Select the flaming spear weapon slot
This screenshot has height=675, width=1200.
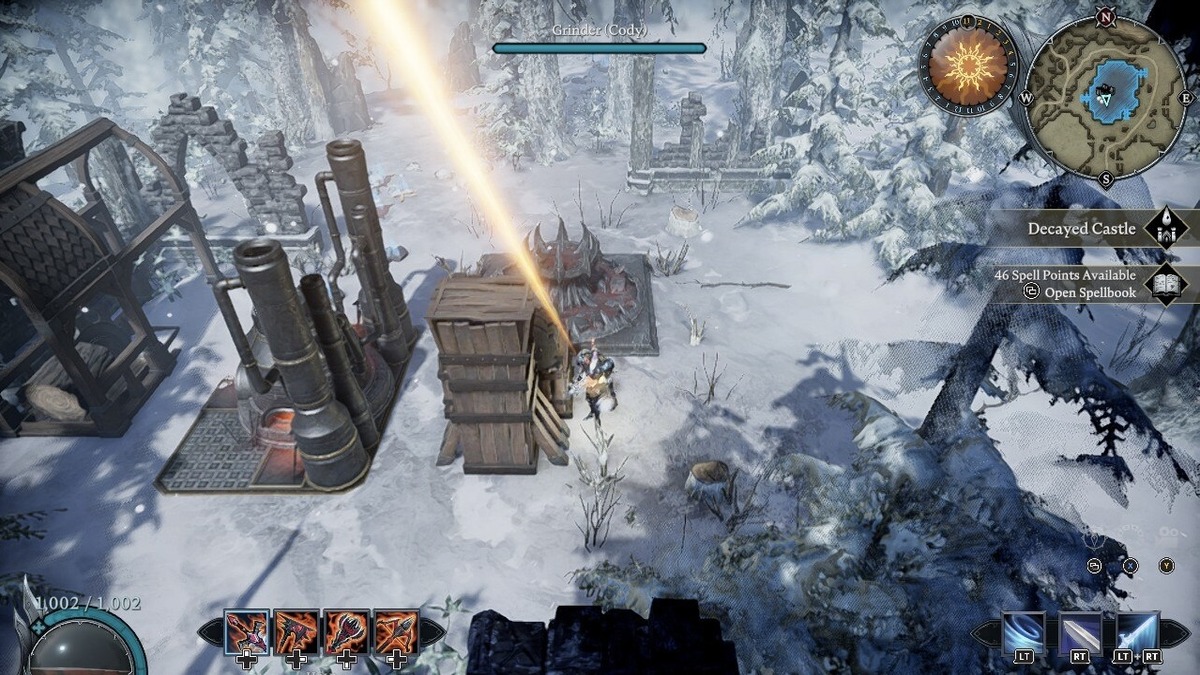coord(396,632)
